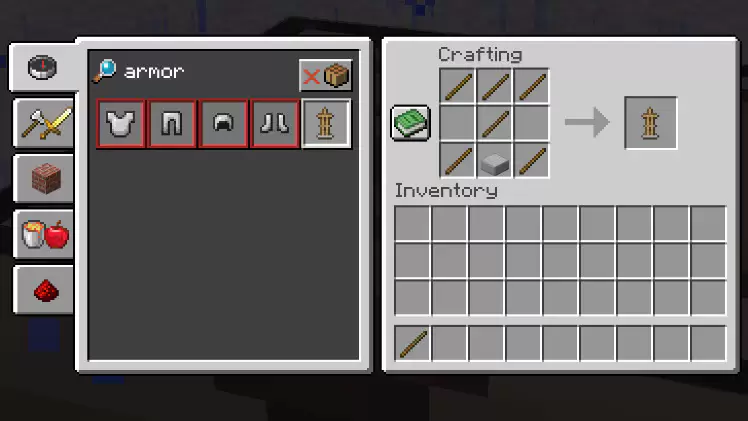Screen dimensions: 748x421
Task: Open the brick building blocks tab
Action: (x=43, y=180)
